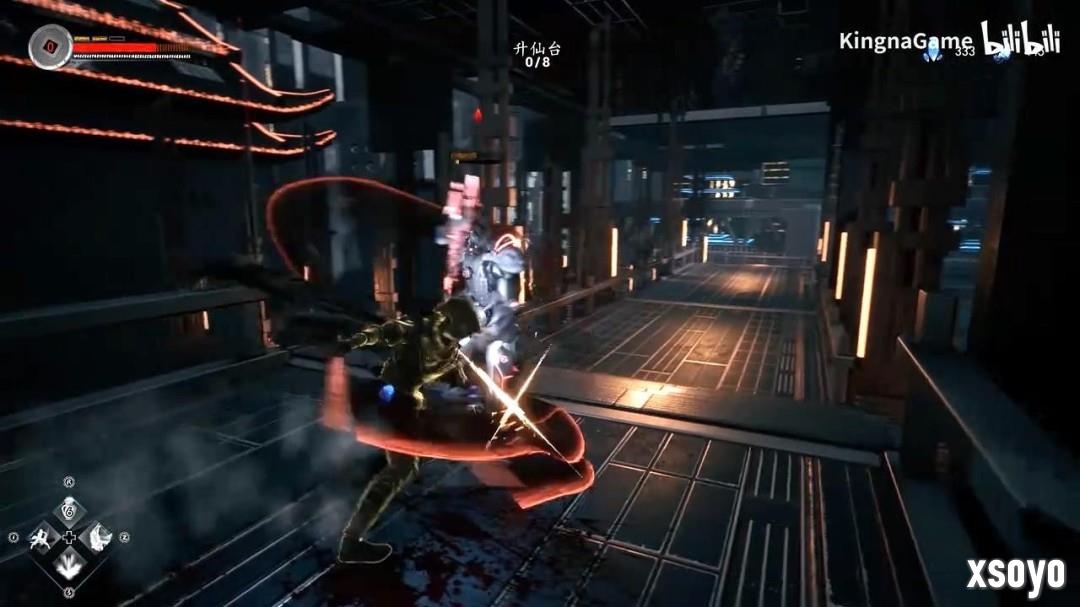Image resolution: width=1080 pixels, height=607 pixels.
Task: Click the bilibili logo overlay
Action: point(1019,39)
